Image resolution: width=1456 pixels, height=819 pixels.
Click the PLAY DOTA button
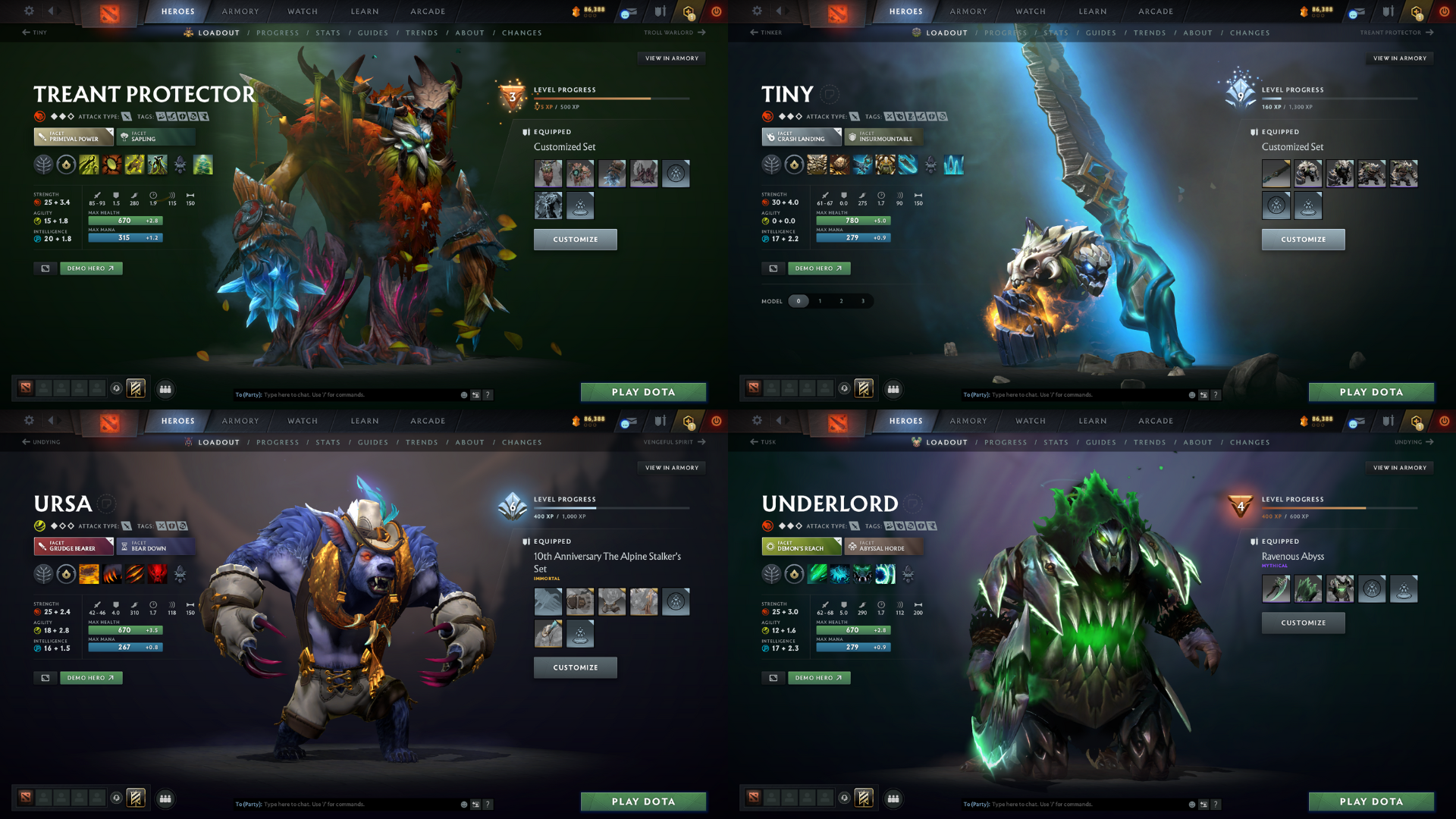tap(643, 392)
